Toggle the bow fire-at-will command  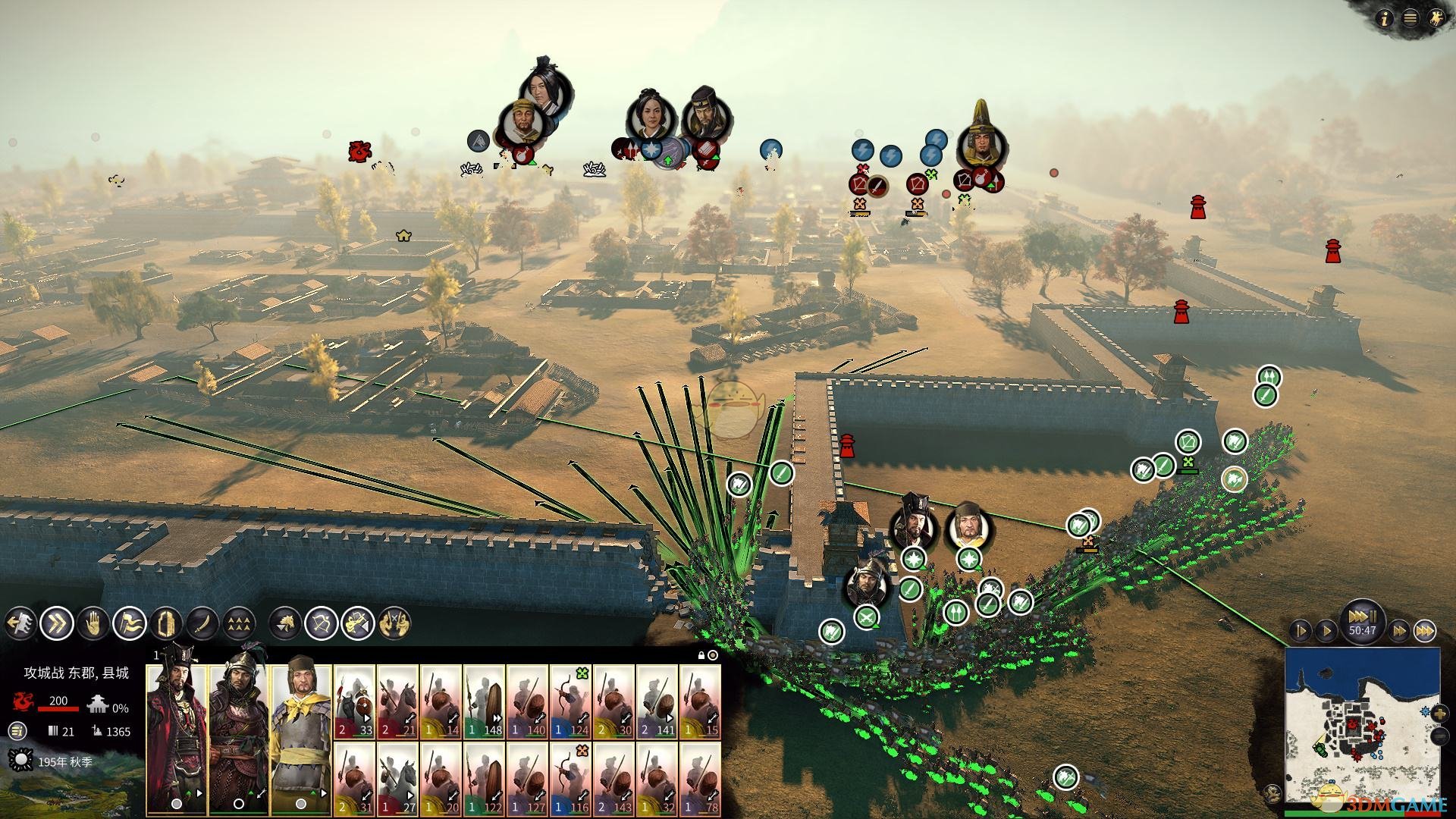tap(322, 624)
